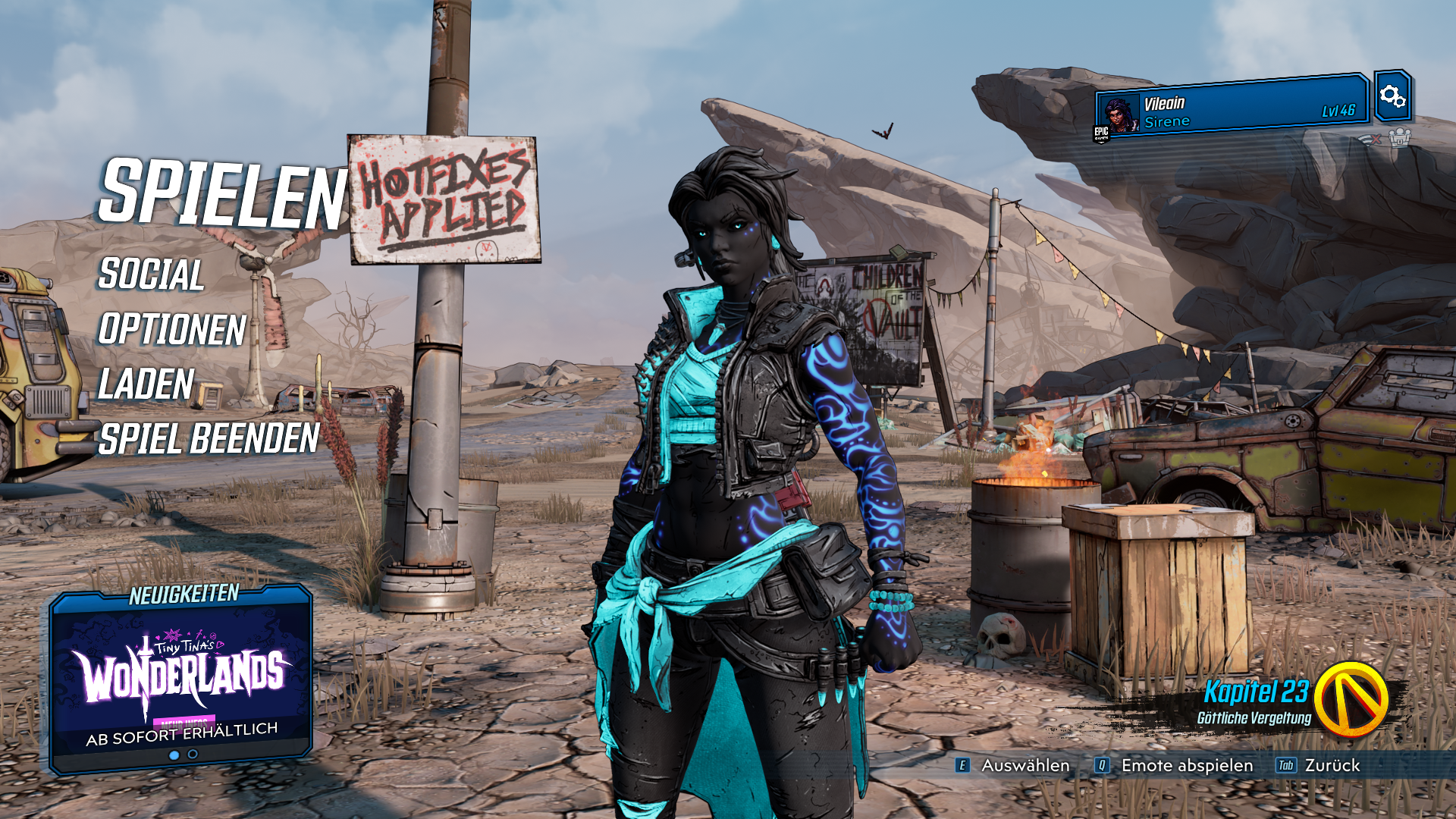Viewport: 1456px width, 819px height.
Task: Open the Tiny Tina's Wonderlands news tile
Action: click(182, 680)
